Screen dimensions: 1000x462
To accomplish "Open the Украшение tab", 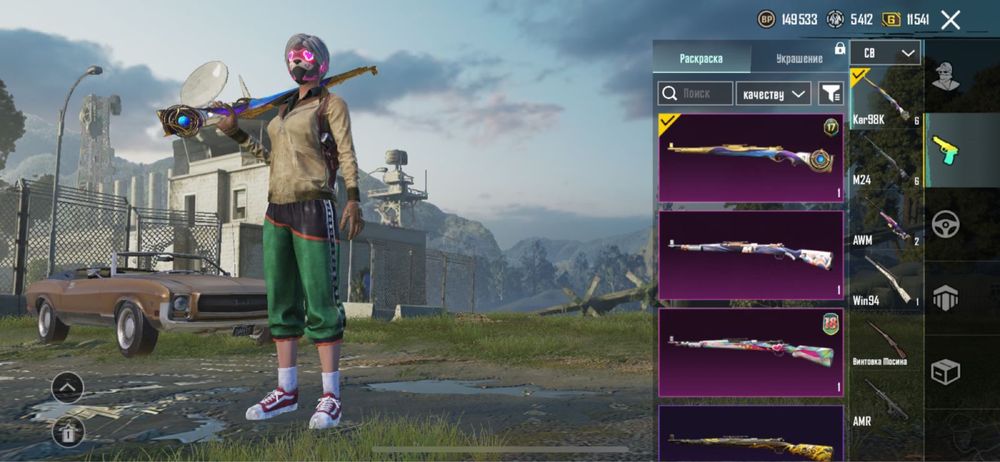I will coord(799,57).
